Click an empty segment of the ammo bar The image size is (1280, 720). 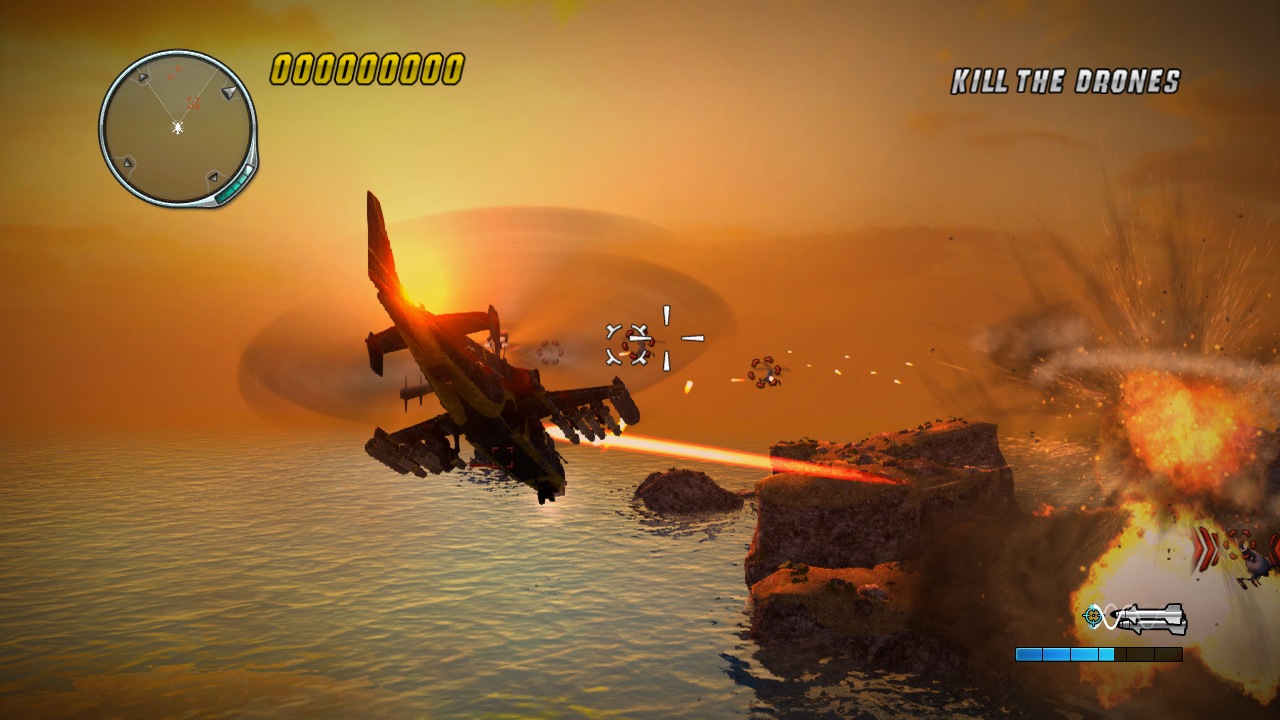tap(1150, 653)
